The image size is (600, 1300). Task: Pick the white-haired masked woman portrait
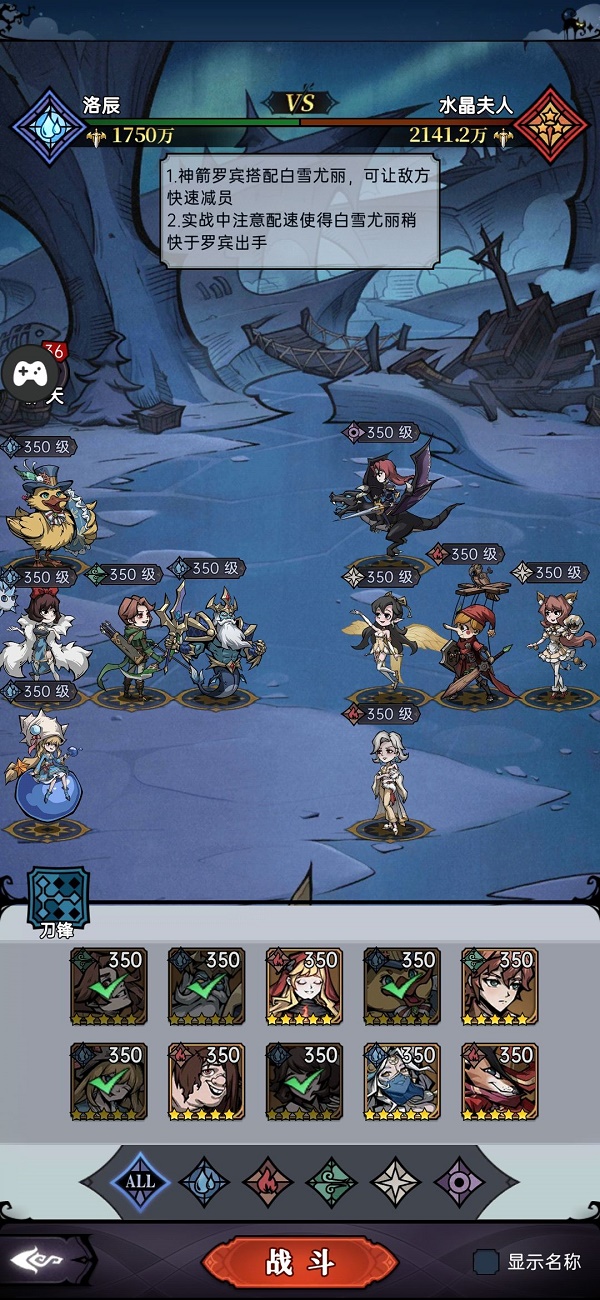tap(402, 1081)
